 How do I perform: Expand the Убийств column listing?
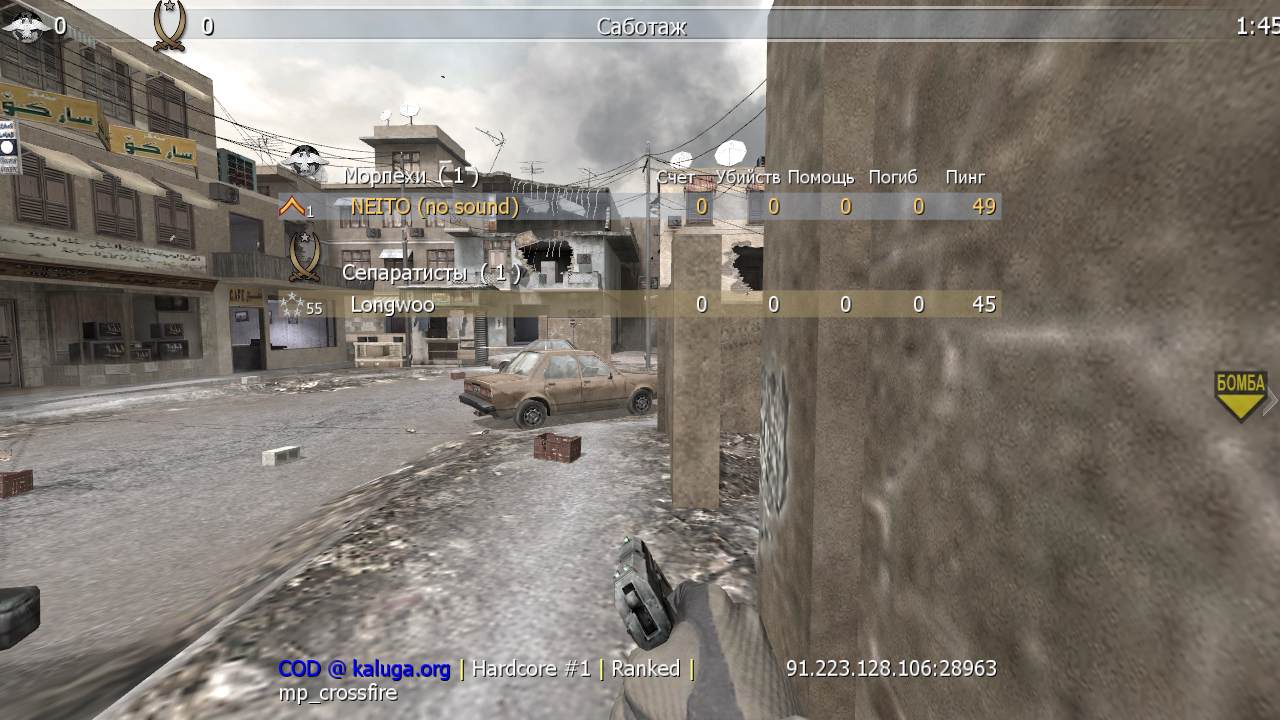748,176
